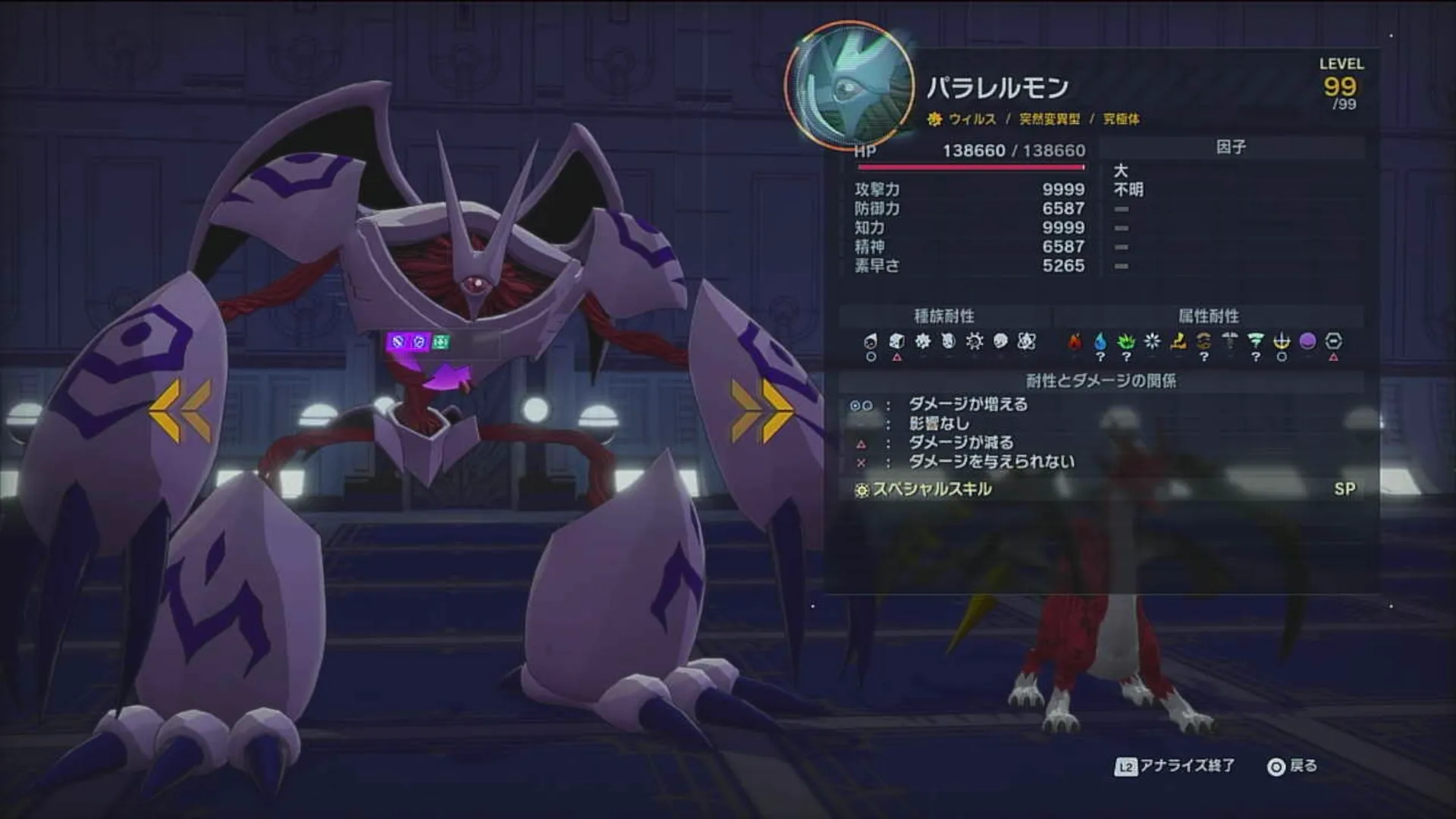Click the wind signal attribute icon
This screenshot has height=819, width=1456.
(x=1257, y=341)
